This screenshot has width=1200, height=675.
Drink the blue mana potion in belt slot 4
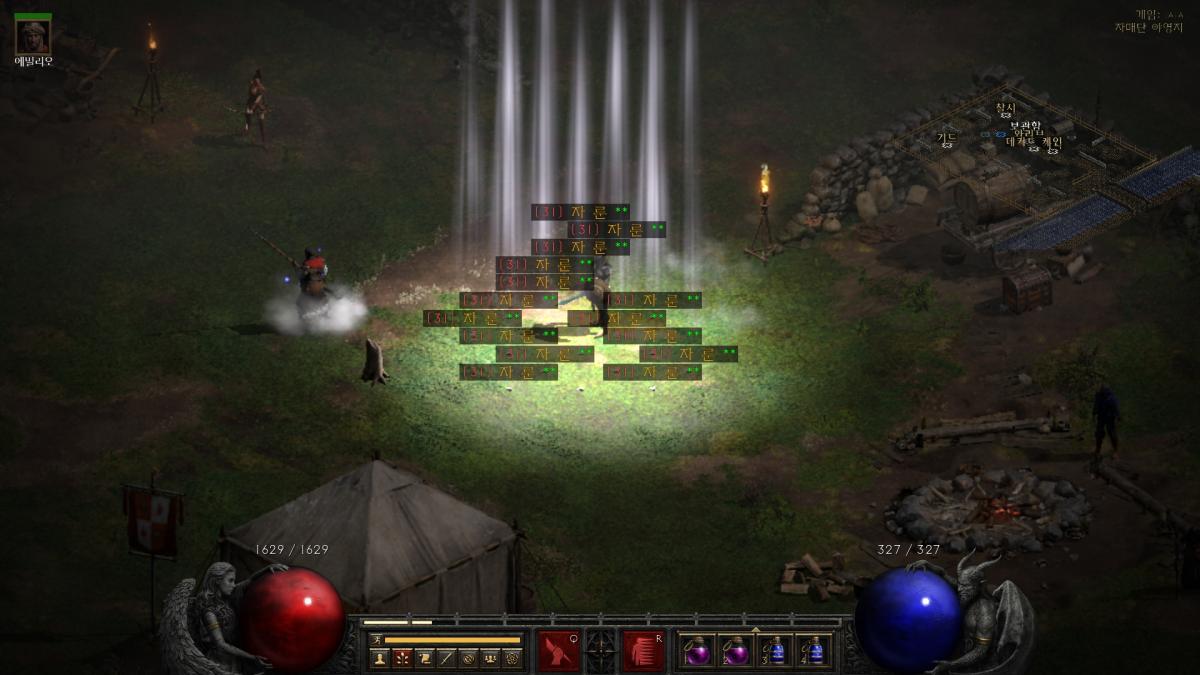[x=814, y=651]
